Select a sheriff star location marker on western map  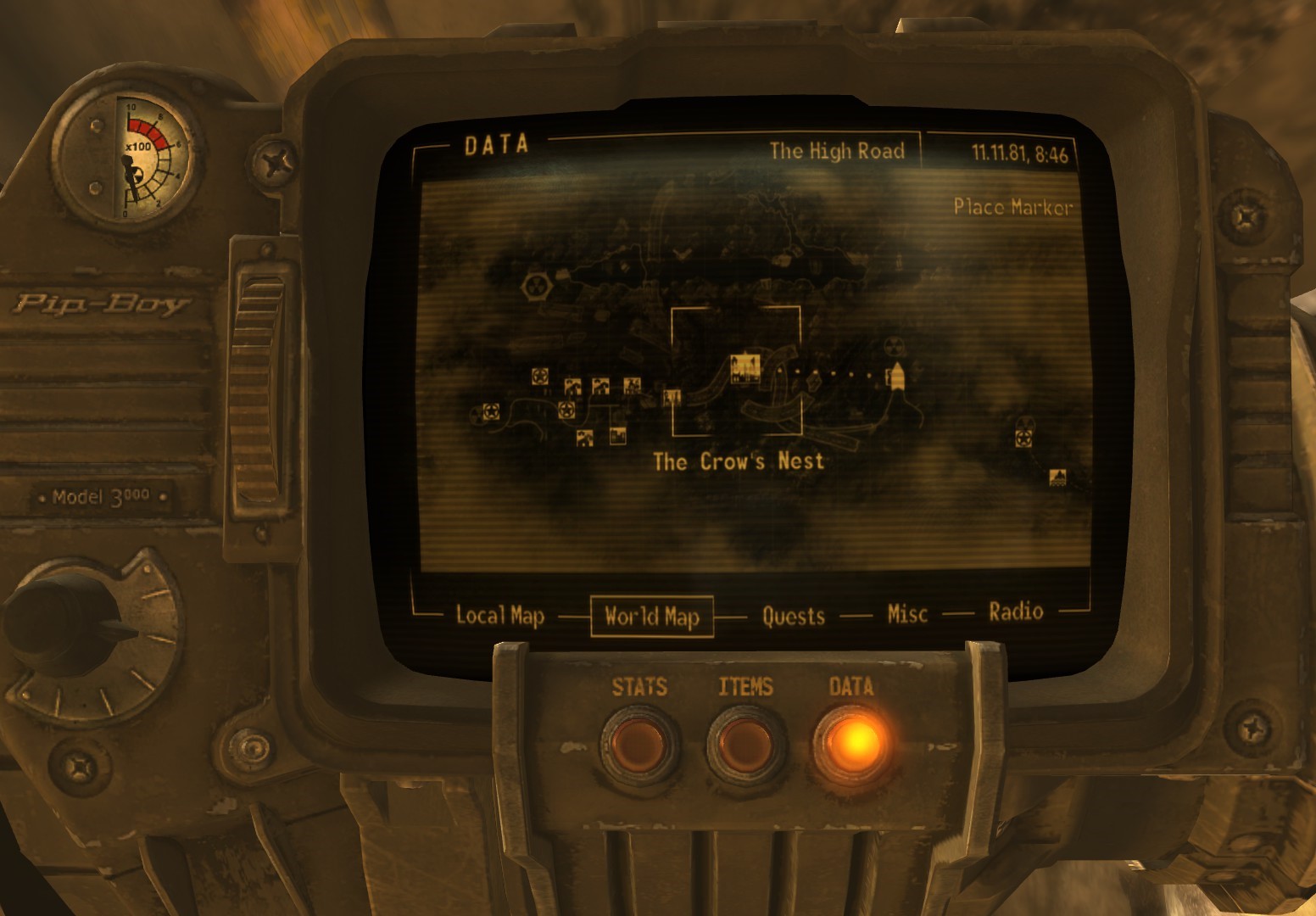click(539, 377)
